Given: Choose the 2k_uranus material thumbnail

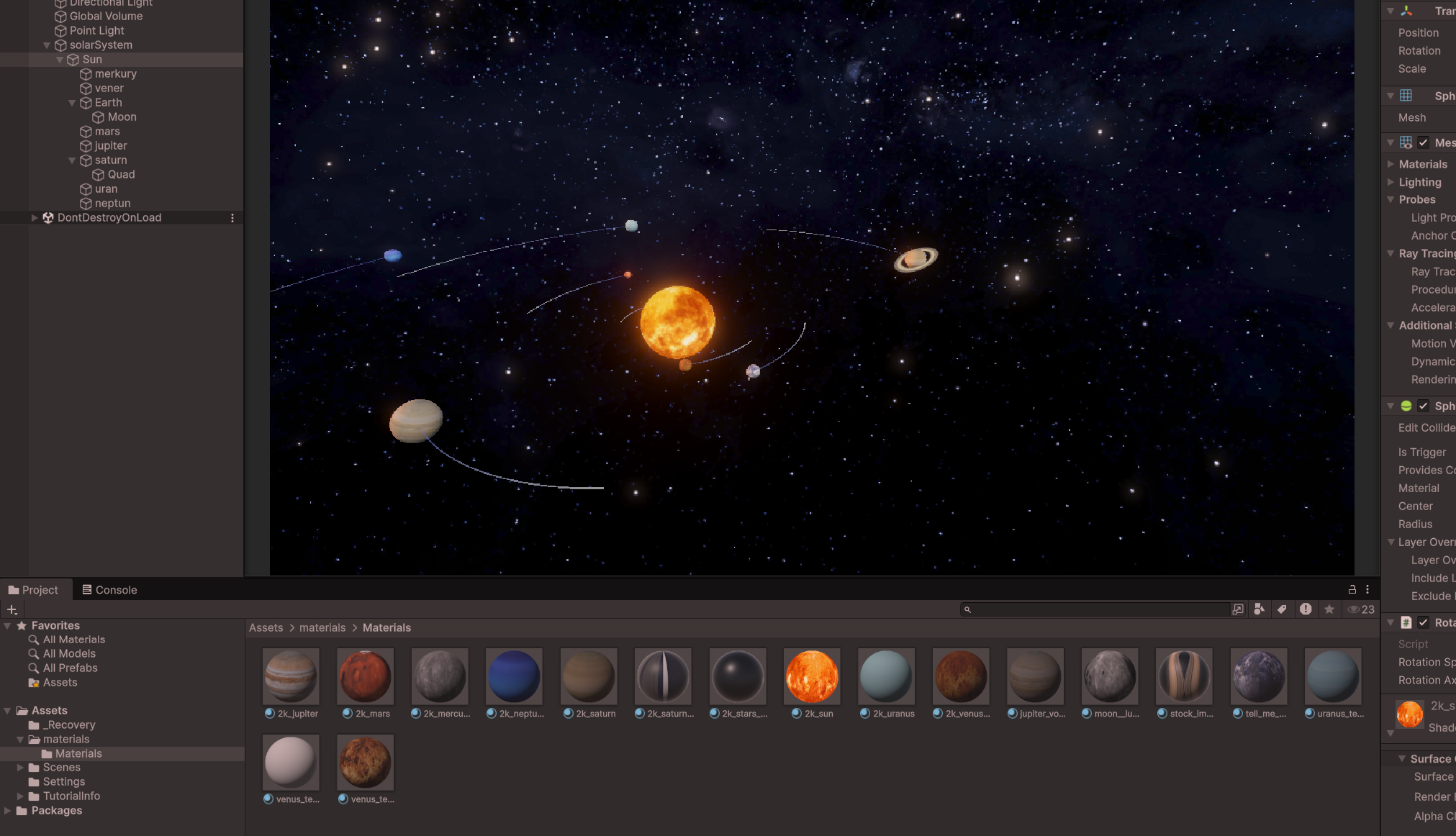Looking at the screenshot, I should click(x=886, y=676).
